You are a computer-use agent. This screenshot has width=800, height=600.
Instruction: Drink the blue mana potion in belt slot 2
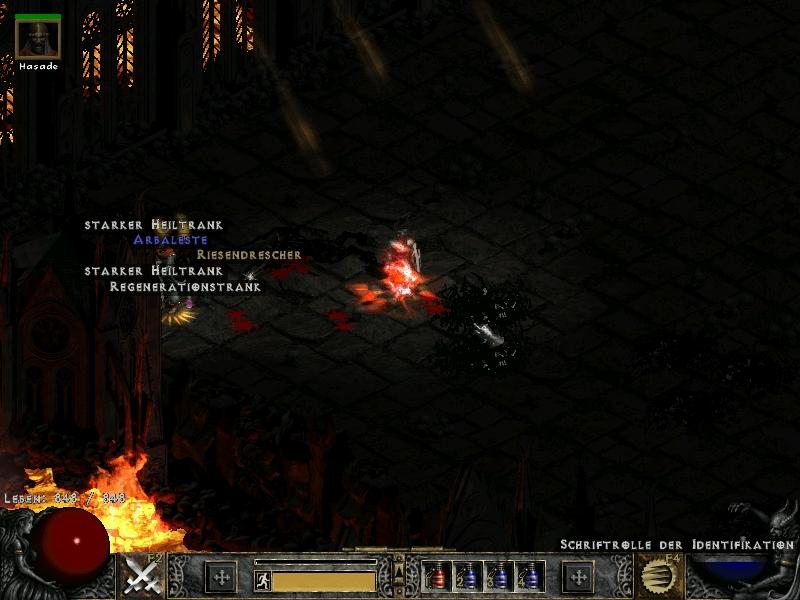pyautogui.click(x=466, y=577)
